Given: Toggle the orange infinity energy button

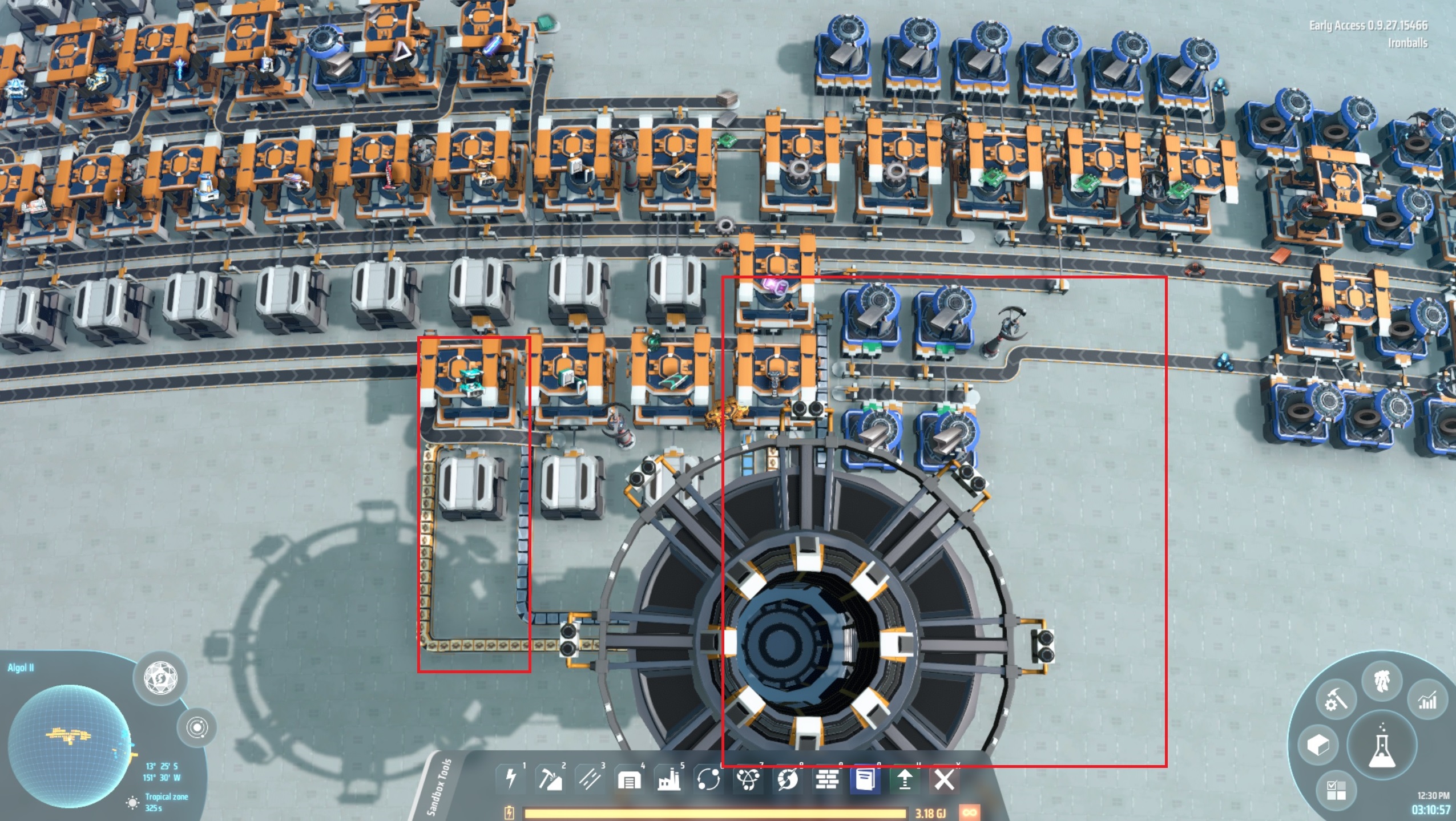Looking at the screenshot, I should 969,812.
